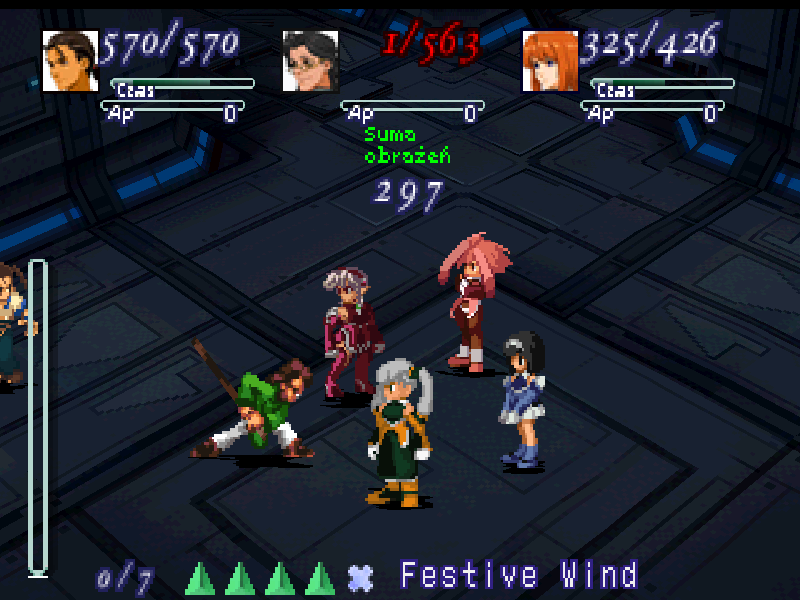Click the glasses-wearing man's party portrait
Viewport: 800px width, 600px height.
310,60
